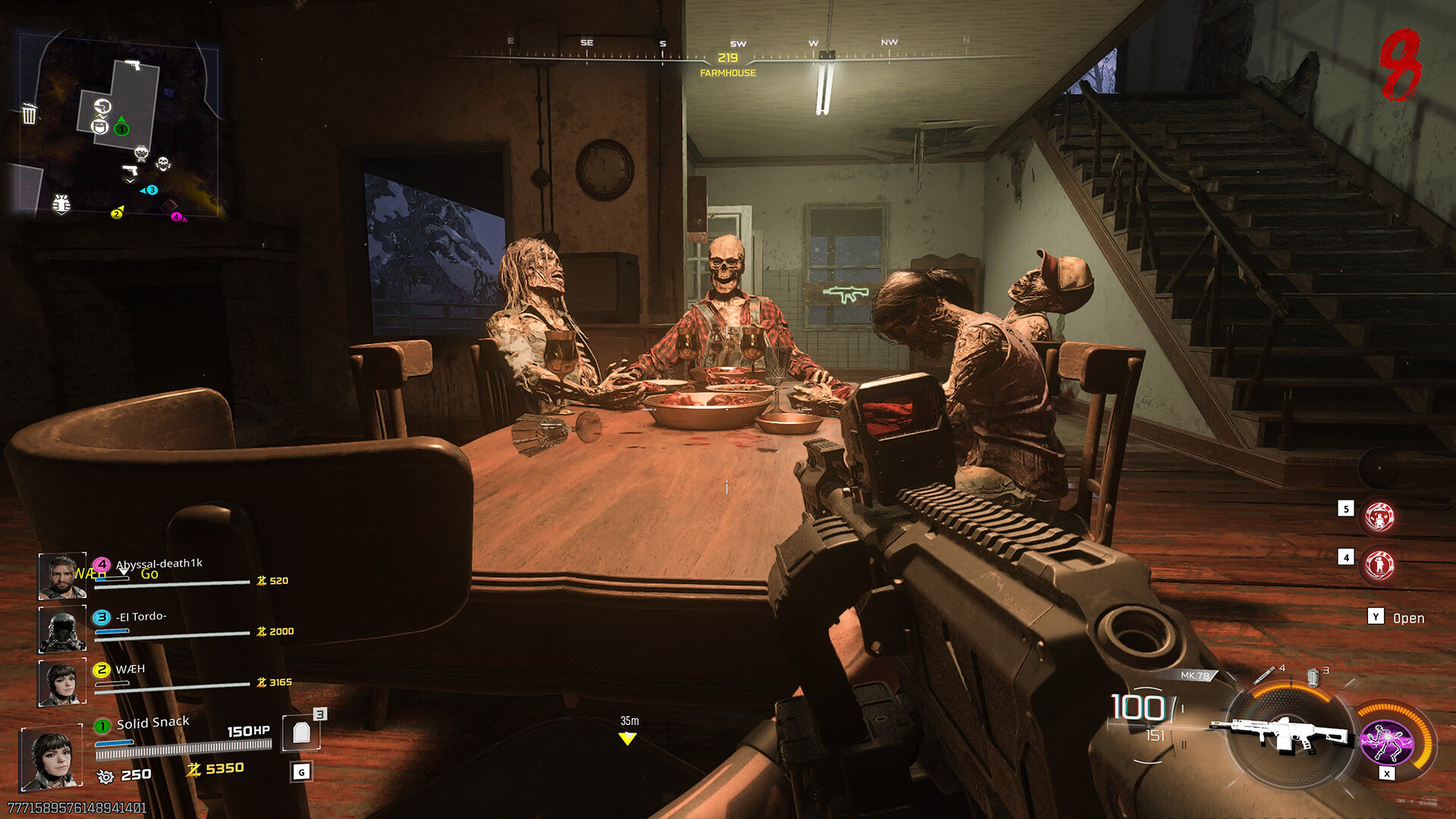Image resolution: width=1456 pixels, height=819 pixels.
Task: Click the skull marker on the minimap
Action: [x=163, y=163]
